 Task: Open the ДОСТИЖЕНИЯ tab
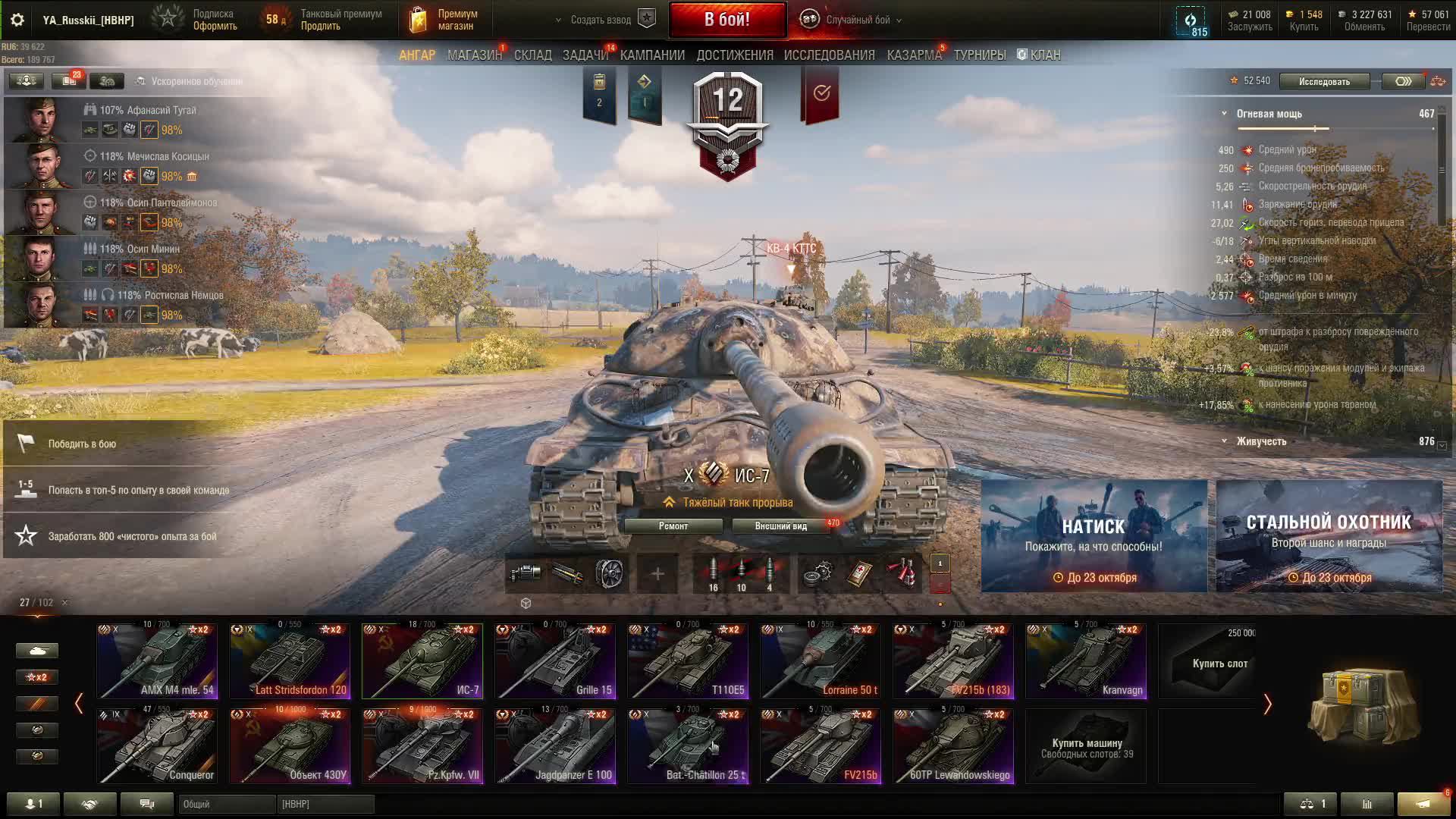(x=734, y=55)
